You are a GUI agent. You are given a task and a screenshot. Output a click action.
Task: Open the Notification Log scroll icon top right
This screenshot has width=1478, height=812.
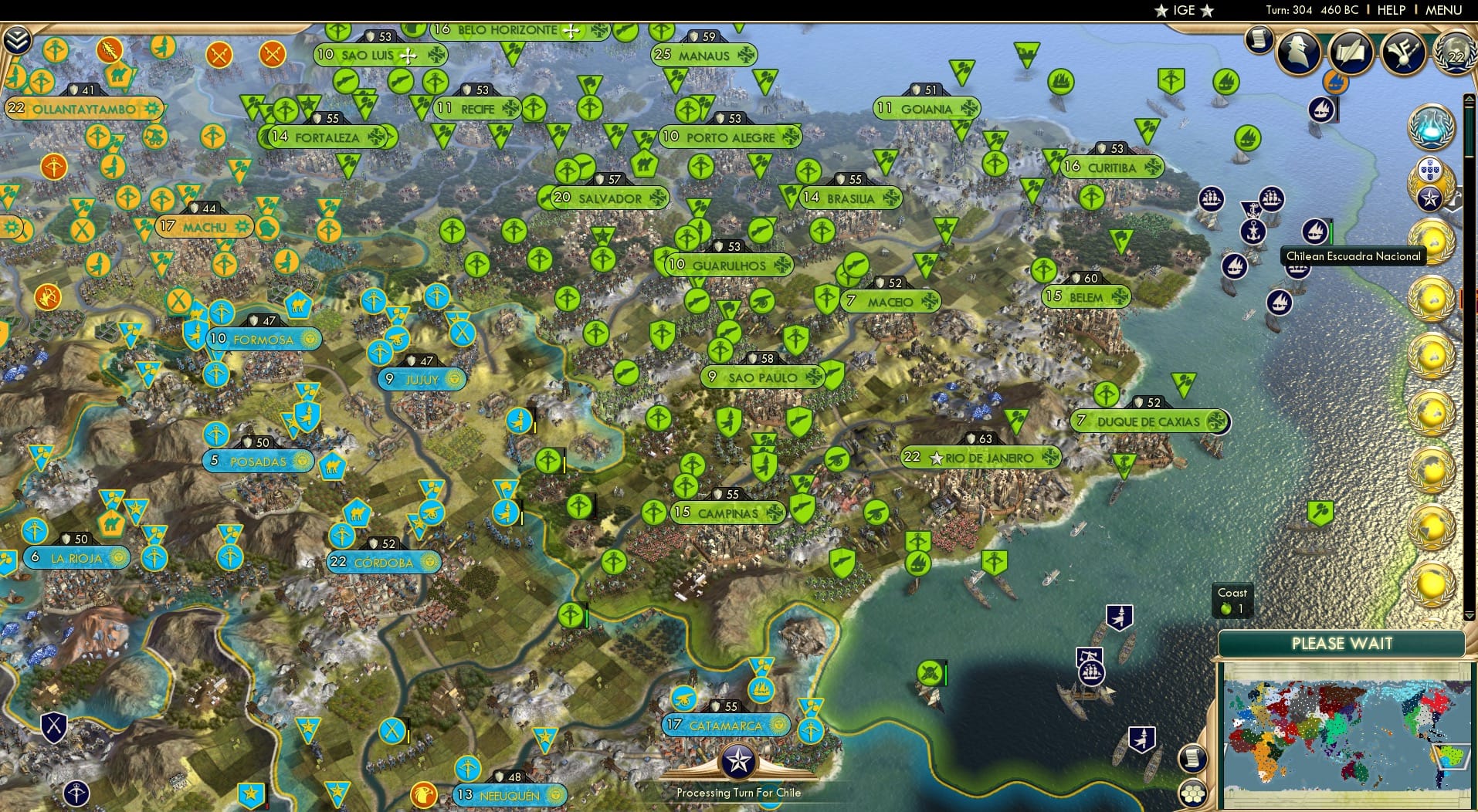[1259, 41]
